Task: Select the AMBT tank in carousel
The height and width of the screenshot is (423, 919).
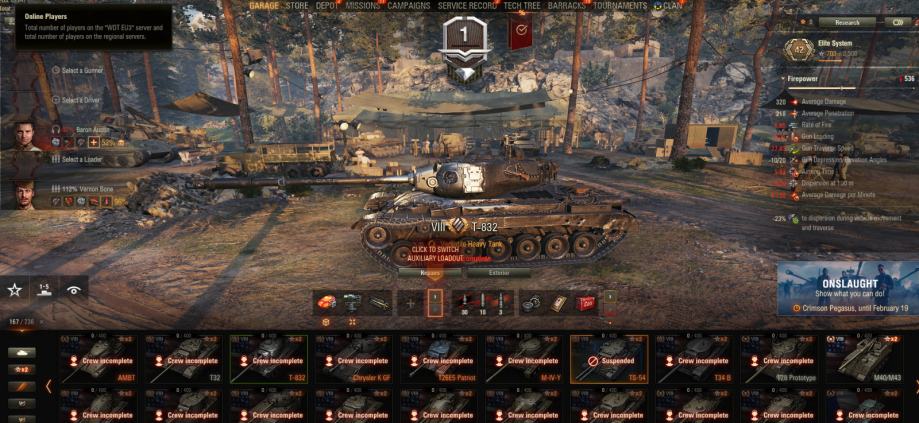Action: [97, 359]
